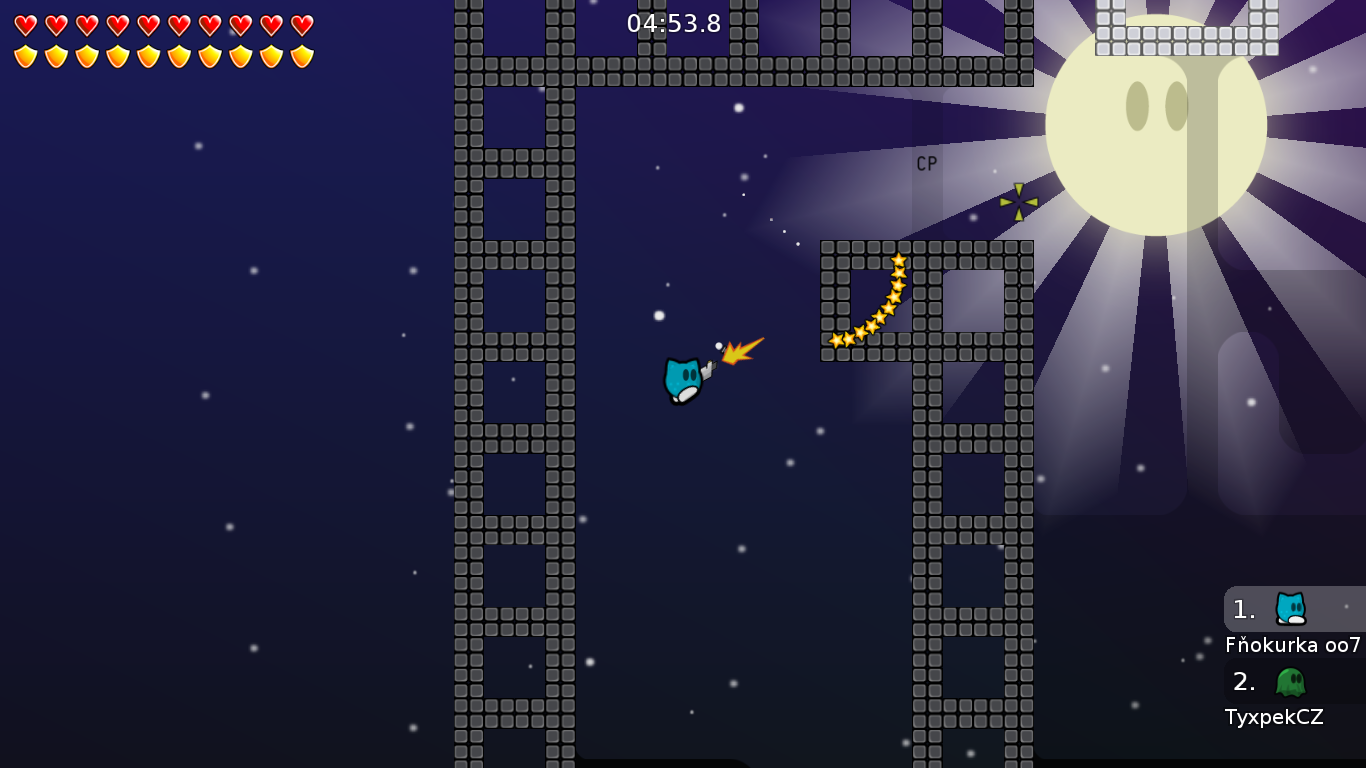
Task: Select Fňokurka oo7's first-place player row
Action: pyautogui.click(x=1293, y=609)
